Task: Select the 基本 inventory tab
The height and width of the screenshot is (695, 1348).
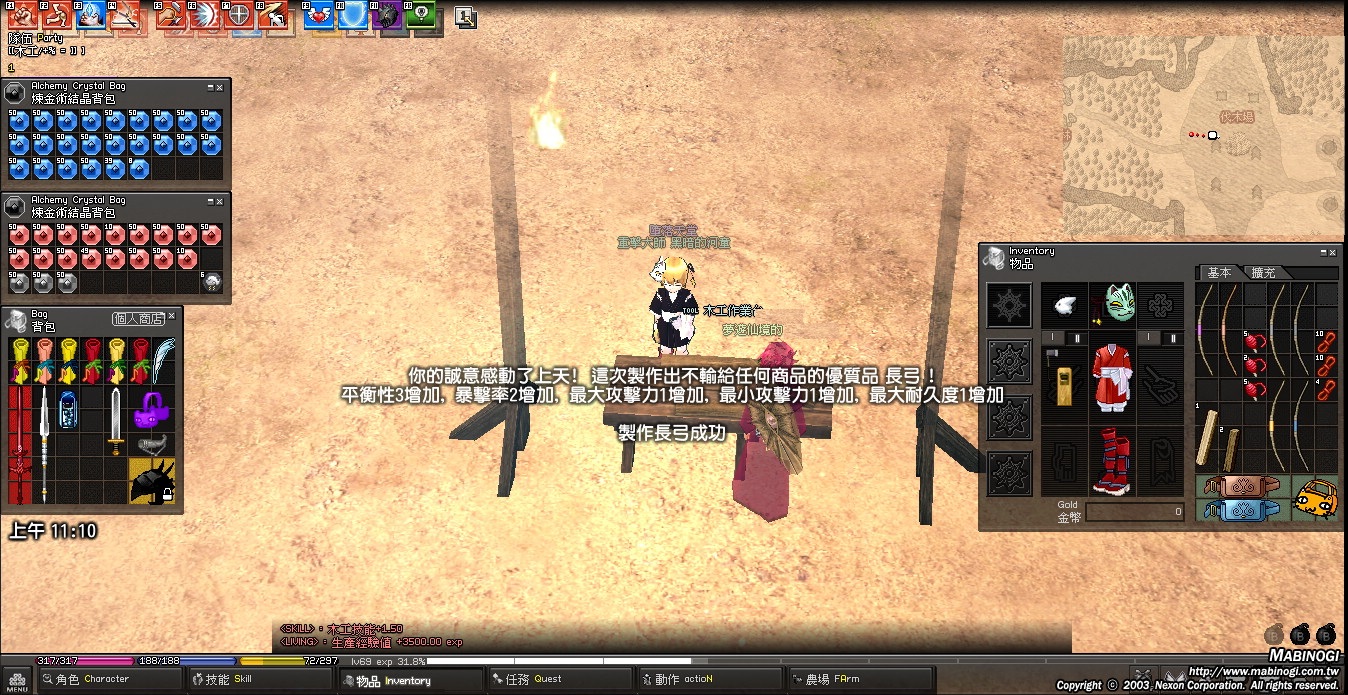Action: tap(1219, 273)
